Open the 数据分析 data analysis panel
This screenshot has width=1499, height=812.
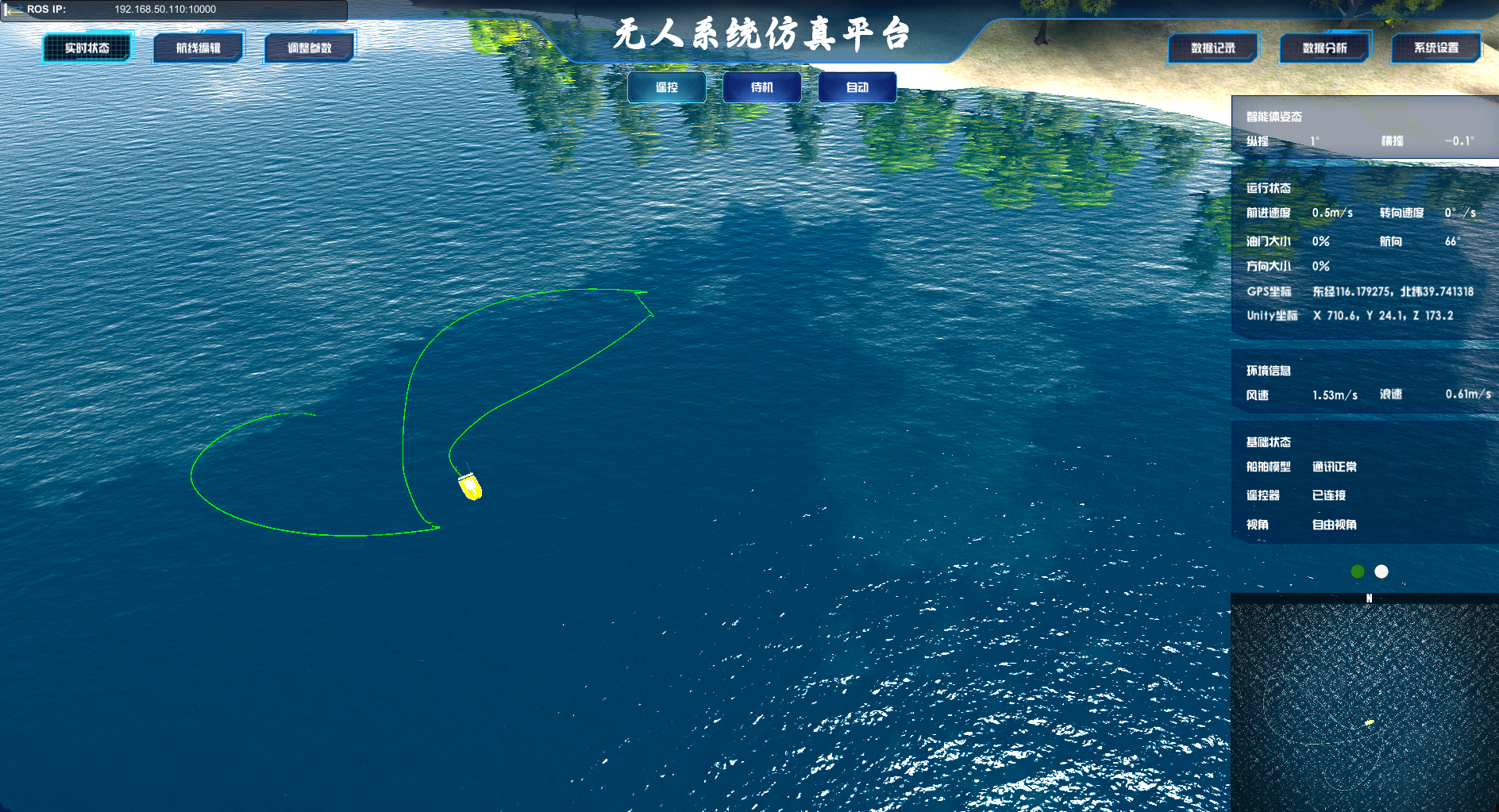pyautogui.click(x=1324, y=48)
